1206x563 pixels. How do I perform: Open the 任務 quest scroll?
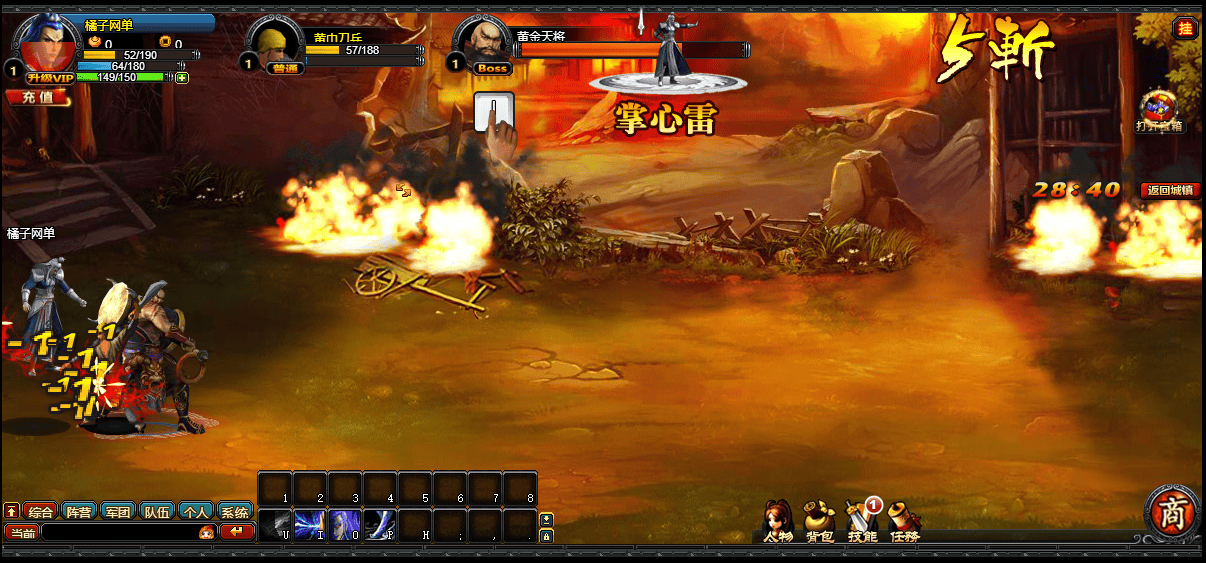pyautogui.click(x=904, y=521)
